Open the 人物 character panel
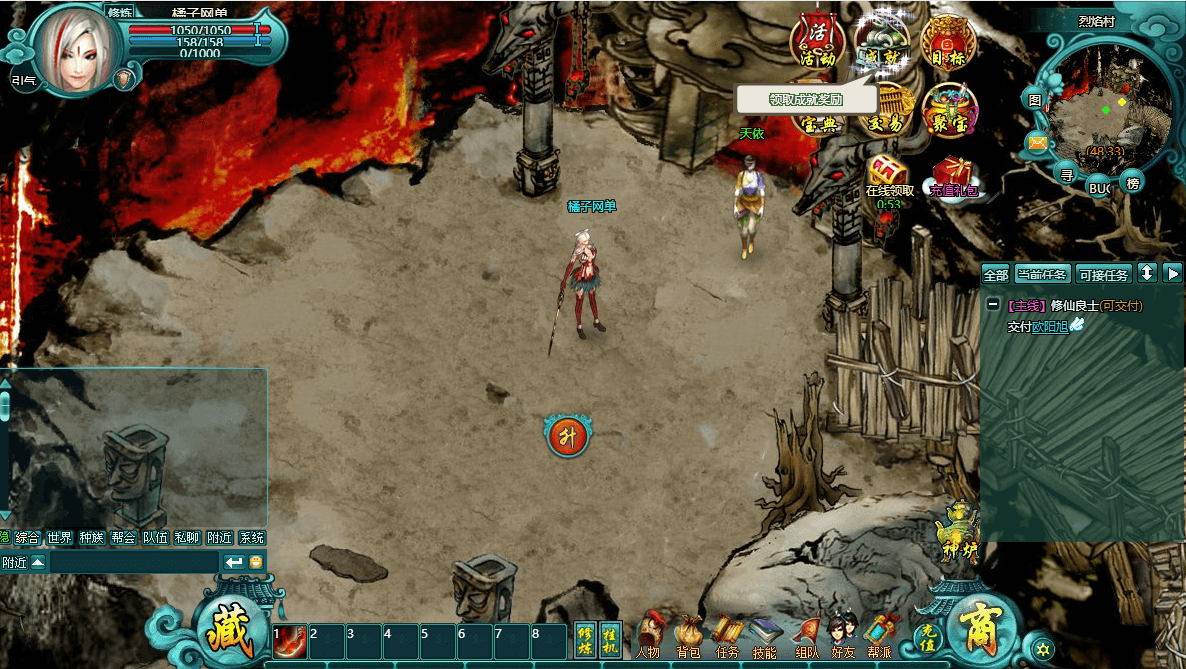1186x669 pixels. point(649,634)
